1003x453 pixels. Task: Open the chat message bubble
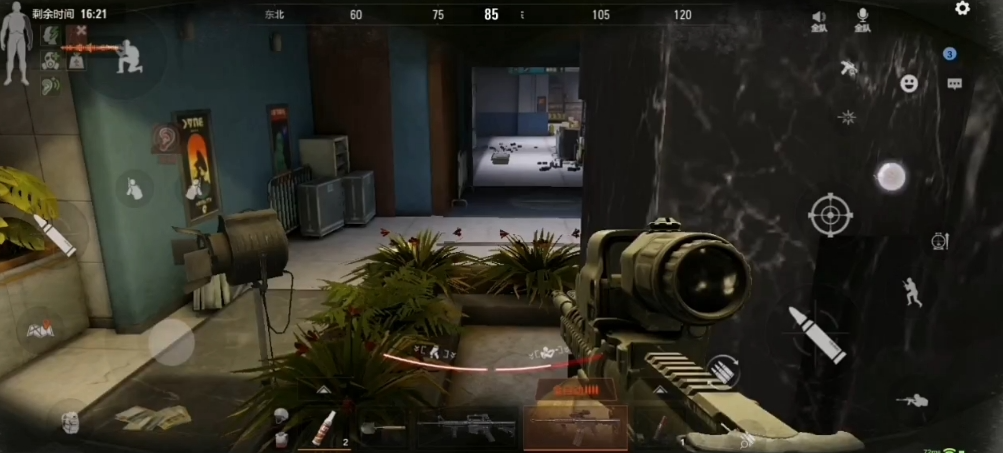[x=954, y=85]
